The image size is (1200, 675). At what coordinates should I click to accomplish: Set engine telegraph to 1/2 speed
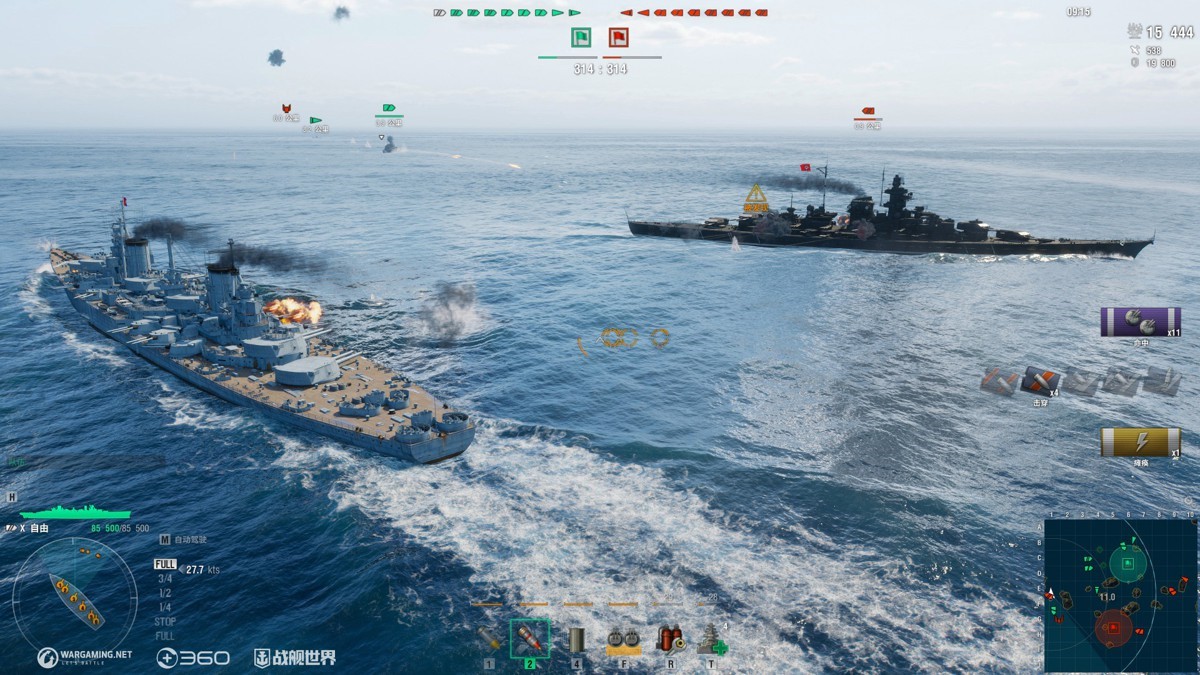164,592
